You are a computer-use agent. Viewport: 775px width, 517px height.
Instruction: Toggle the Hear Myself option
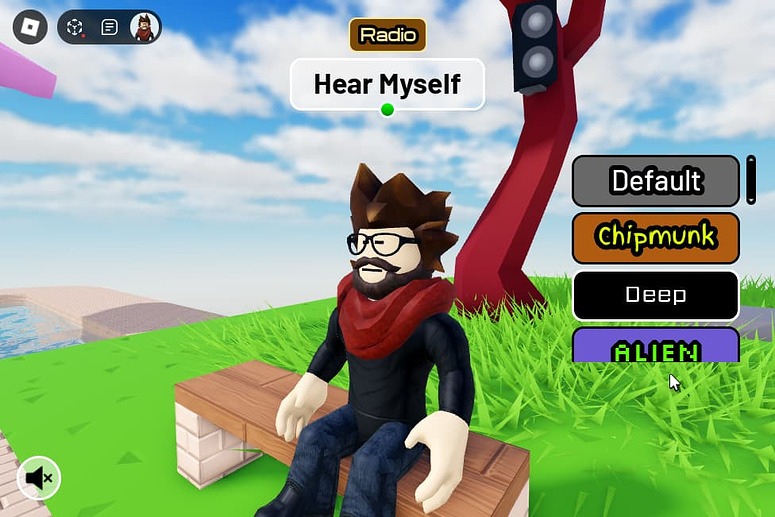coord(387,84)
